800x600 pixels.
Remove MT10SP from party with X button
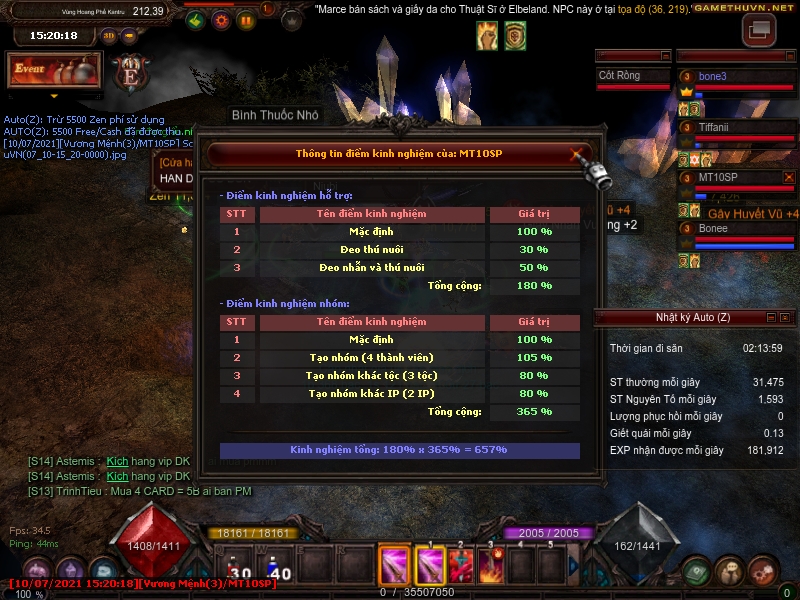click(789, 177)
